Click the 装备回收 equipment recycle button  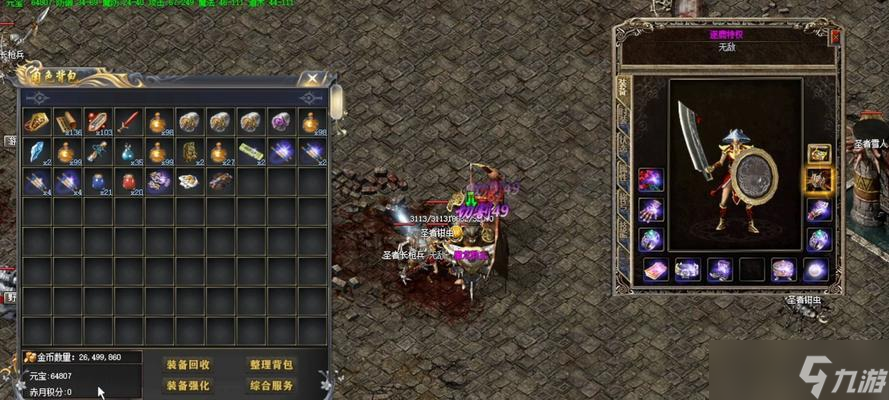coord(188,364)
